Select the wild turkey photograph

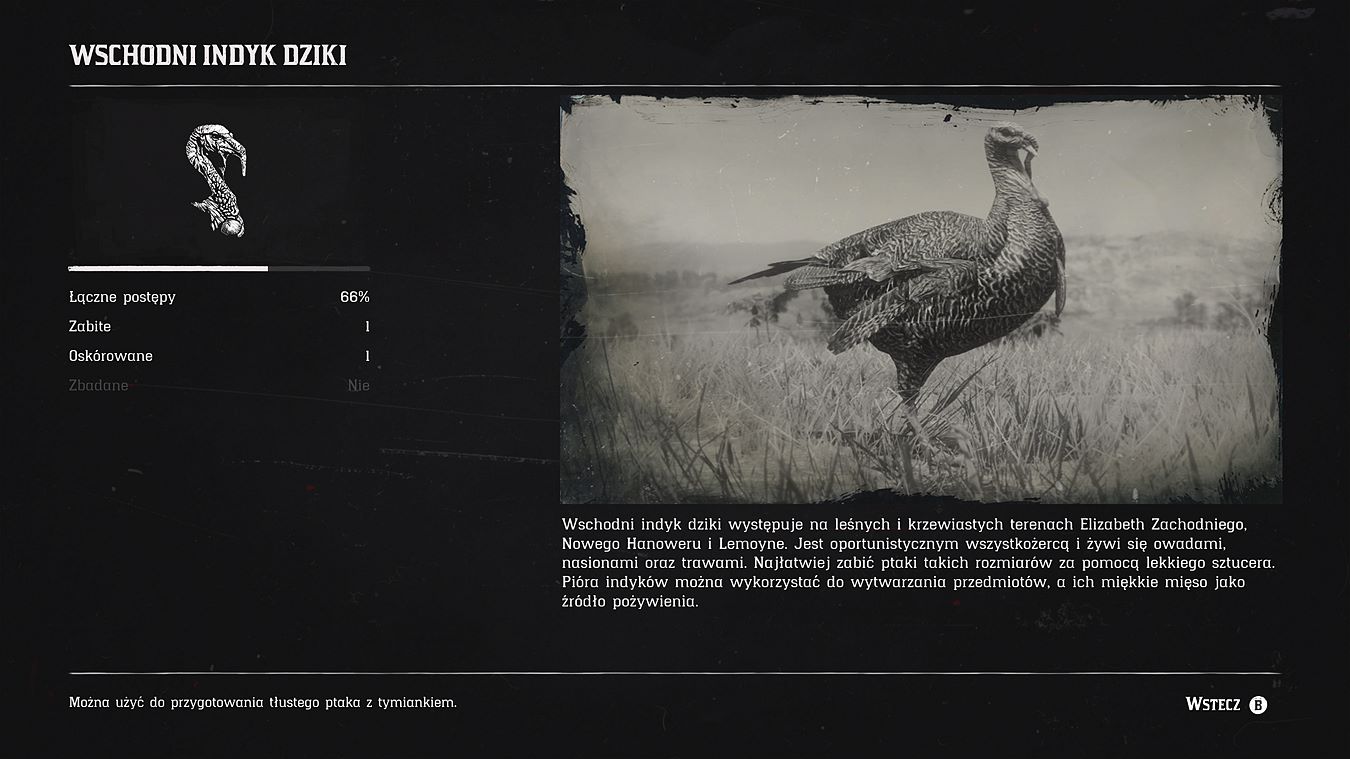pyautogui.click(x=920, y=299)
